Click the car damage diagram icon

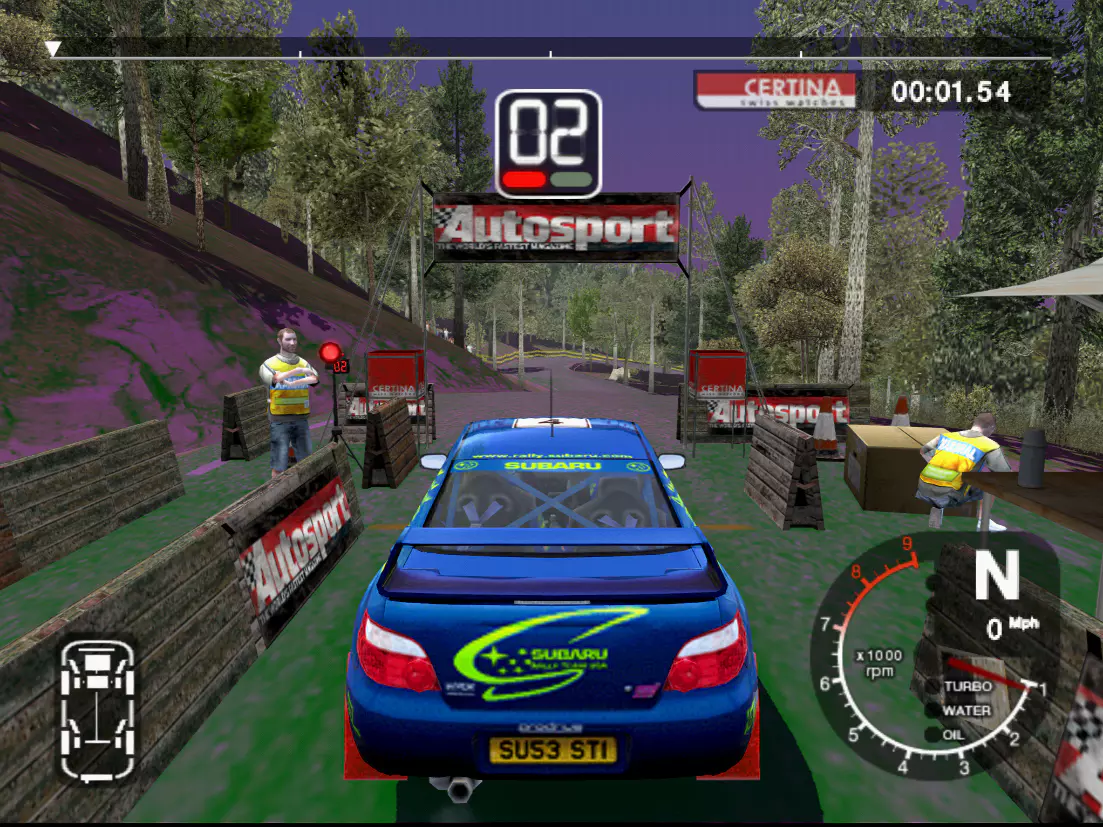tap(97, 708)
